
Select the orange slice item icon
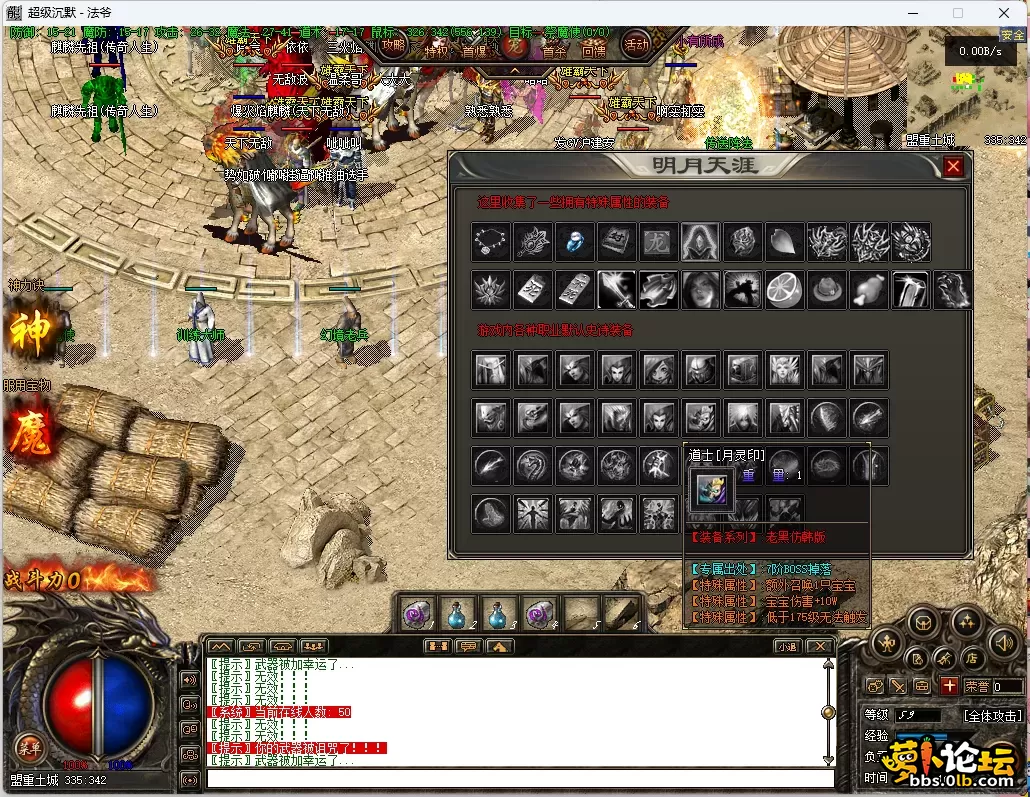pyautogui.click(x=784, y=290)
